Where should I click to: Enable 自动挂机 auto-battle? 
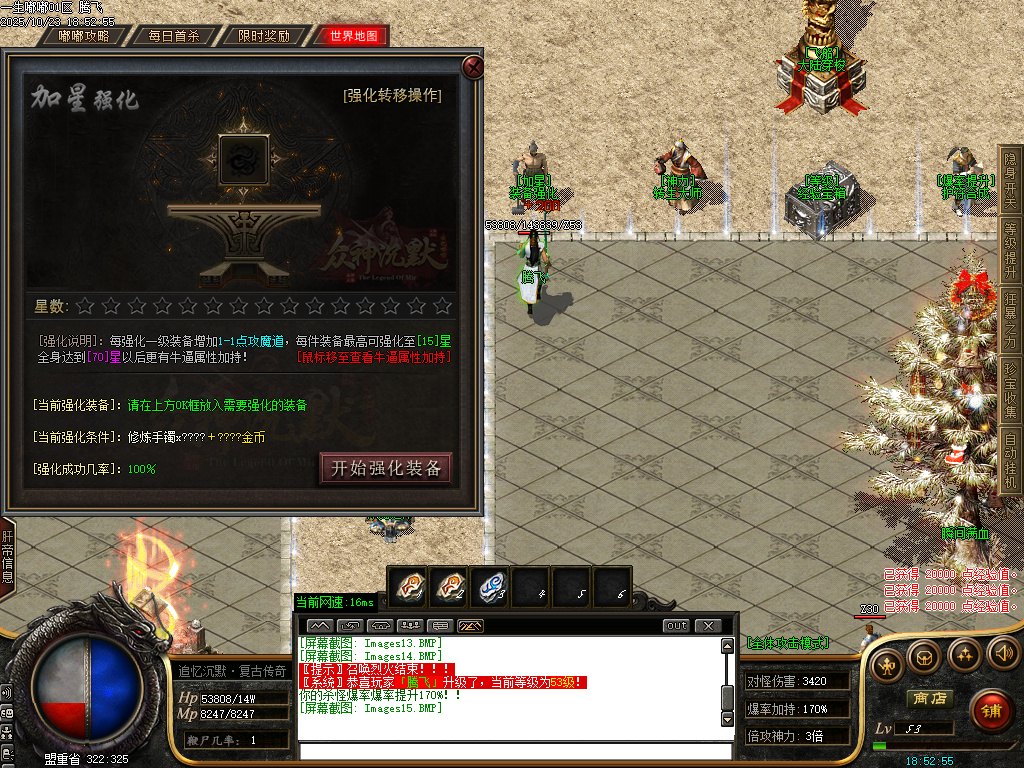click(1010, 461)
